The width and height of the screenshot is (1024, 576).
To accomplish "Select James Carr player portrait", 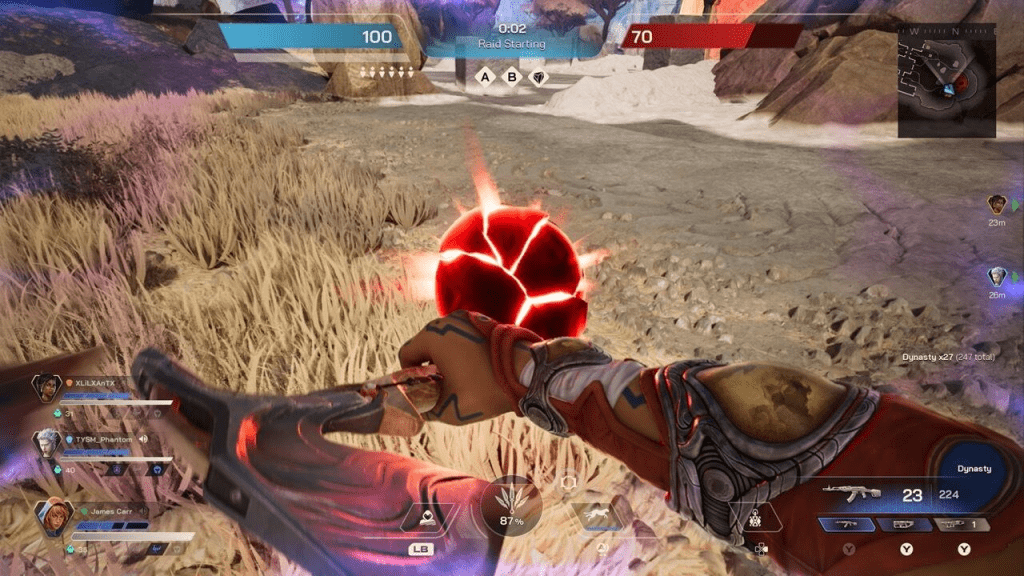I will coord(52,518).
